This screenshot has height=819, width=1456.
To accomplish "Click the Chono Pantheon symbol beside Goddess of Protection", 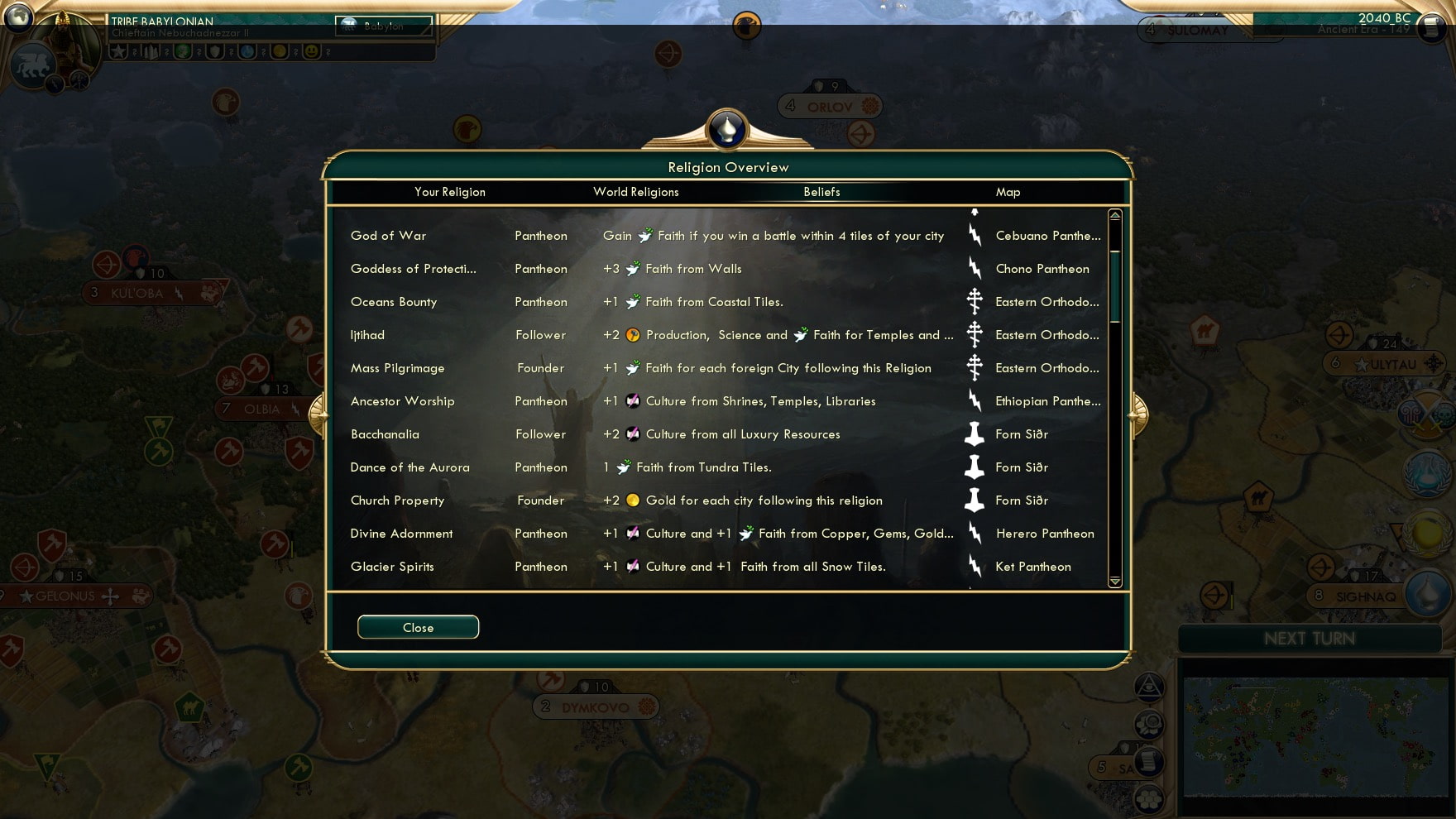I will tap(973, 269).
